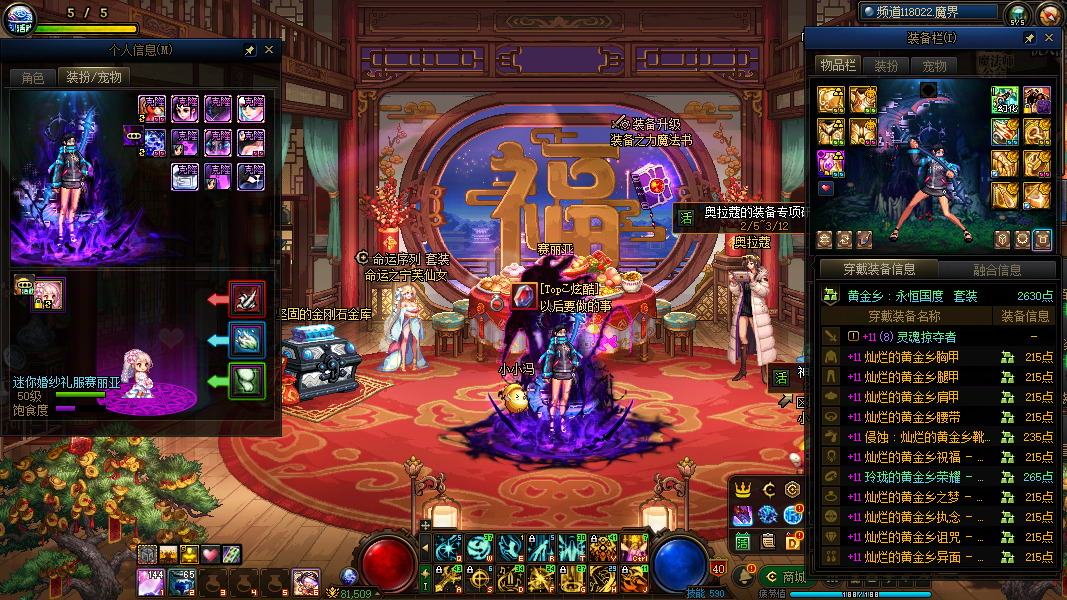
Task: Switch to the 装扮 tab in equipment window
Action: pyautogui.click(x=886, y=66)
